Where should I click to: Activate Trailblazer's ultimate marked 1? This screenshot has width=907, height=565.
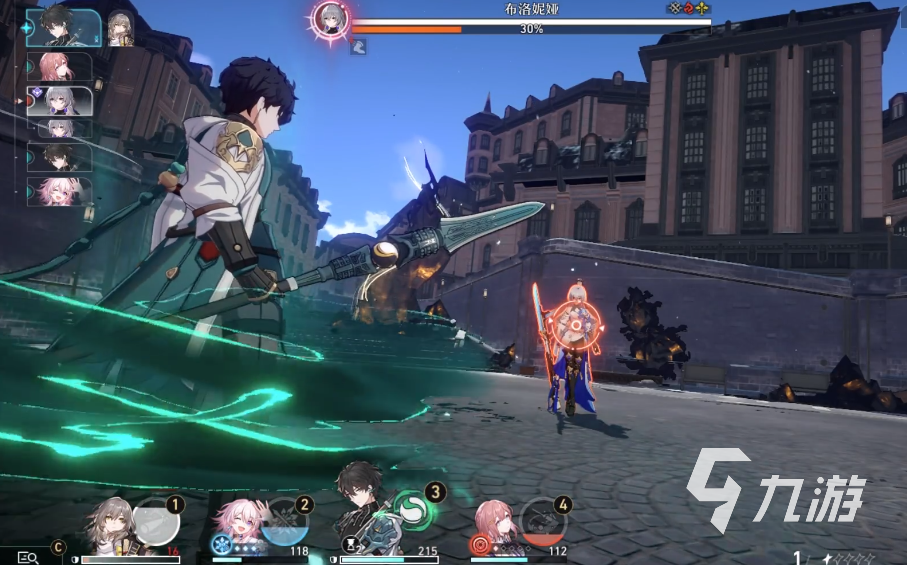156,521
